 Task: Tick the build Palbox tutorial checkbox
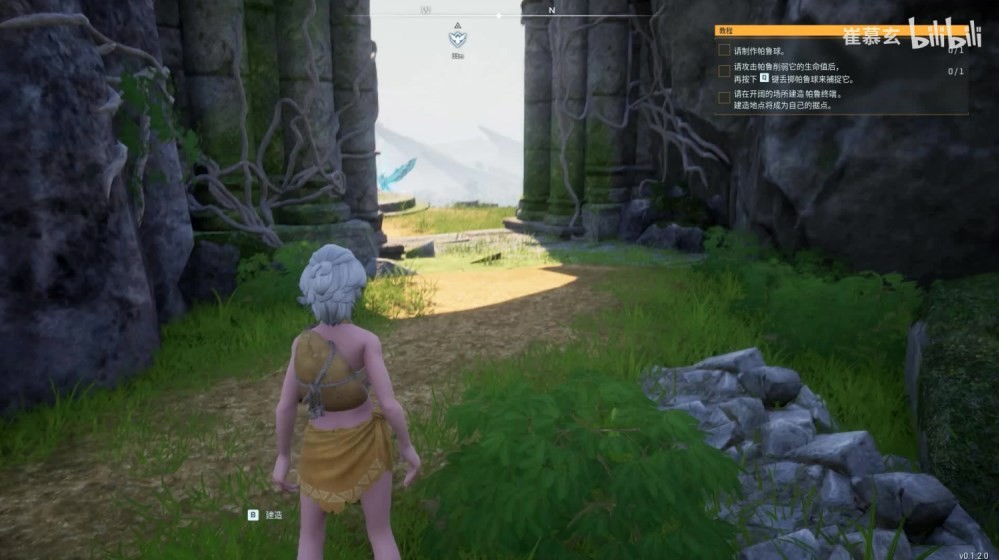(x=724, y=97)
